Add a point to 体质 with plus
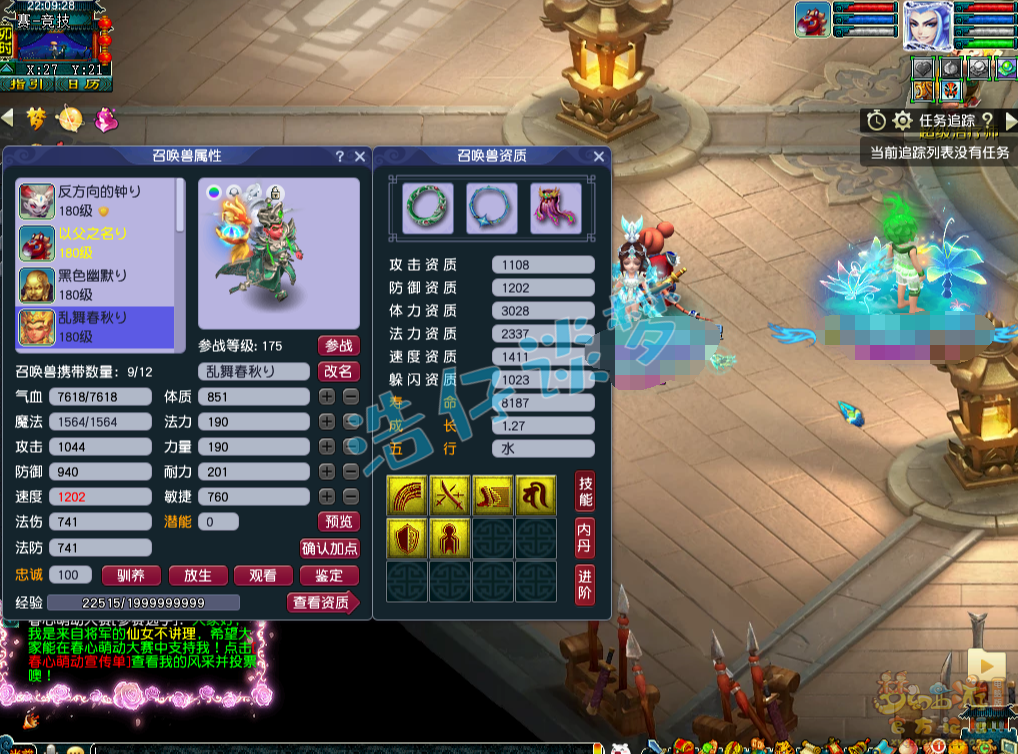The height and width of the screenshot is (754, 1018). pos(327,397)
